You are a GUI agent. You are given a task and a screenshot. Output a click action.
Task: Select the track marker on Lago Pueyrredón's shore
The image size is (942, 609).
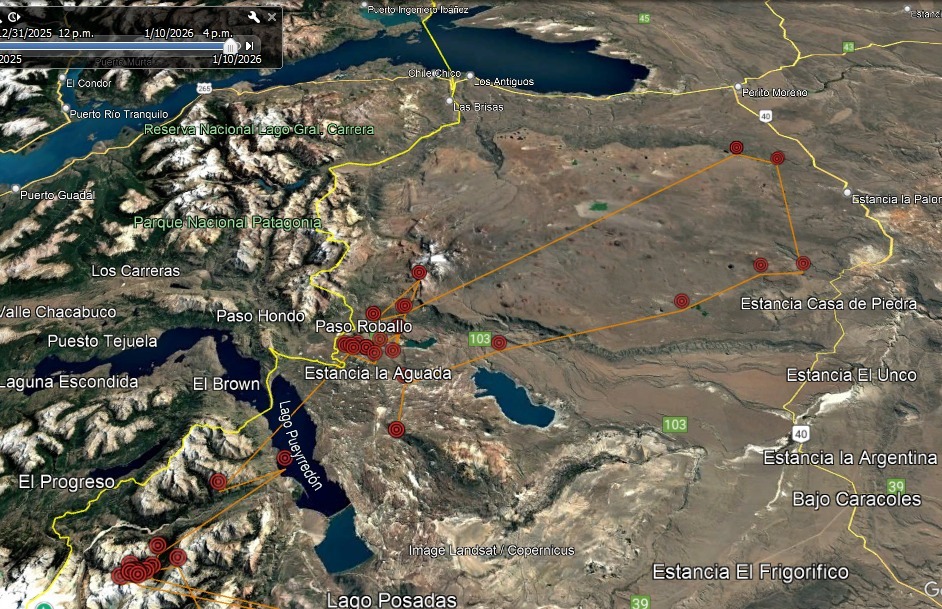click(285, 459)
